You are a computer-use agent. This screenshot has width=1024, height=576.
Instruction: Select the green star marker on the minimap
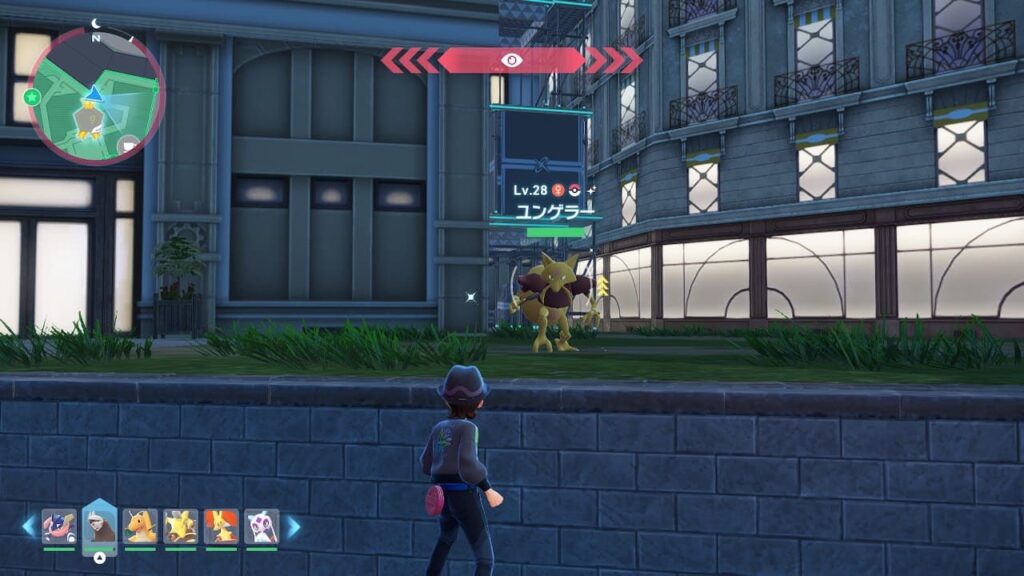pos(32,97)
